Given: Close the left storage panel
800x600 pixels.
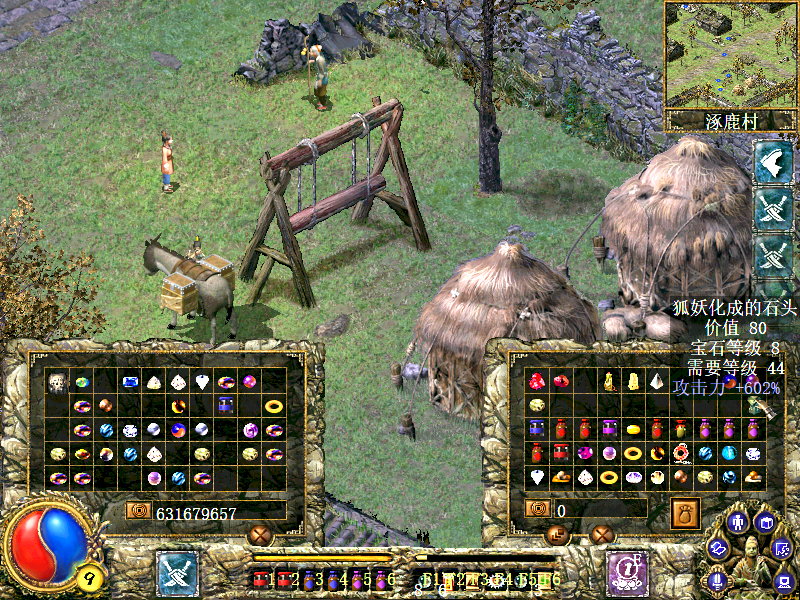Looking at the screenshot, I should 260,535.
